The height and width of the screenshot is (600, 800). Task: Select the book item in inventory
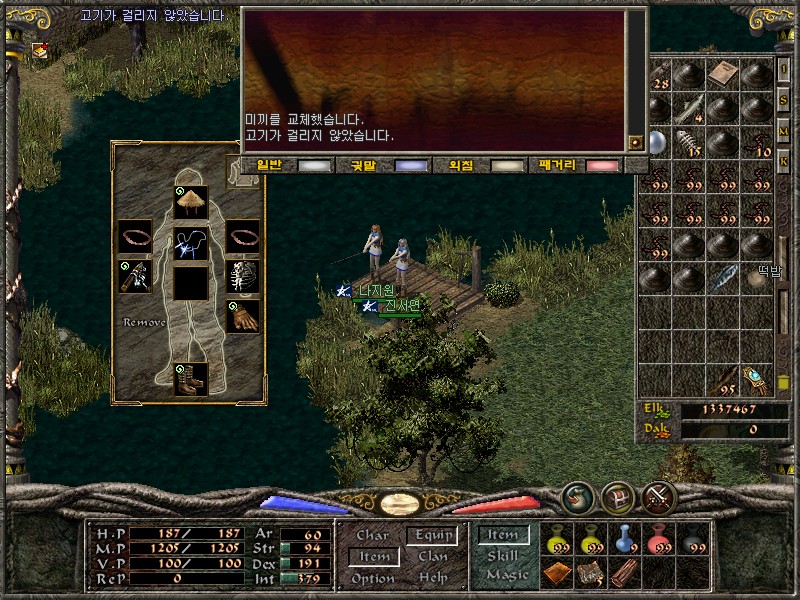pos(722,73)
